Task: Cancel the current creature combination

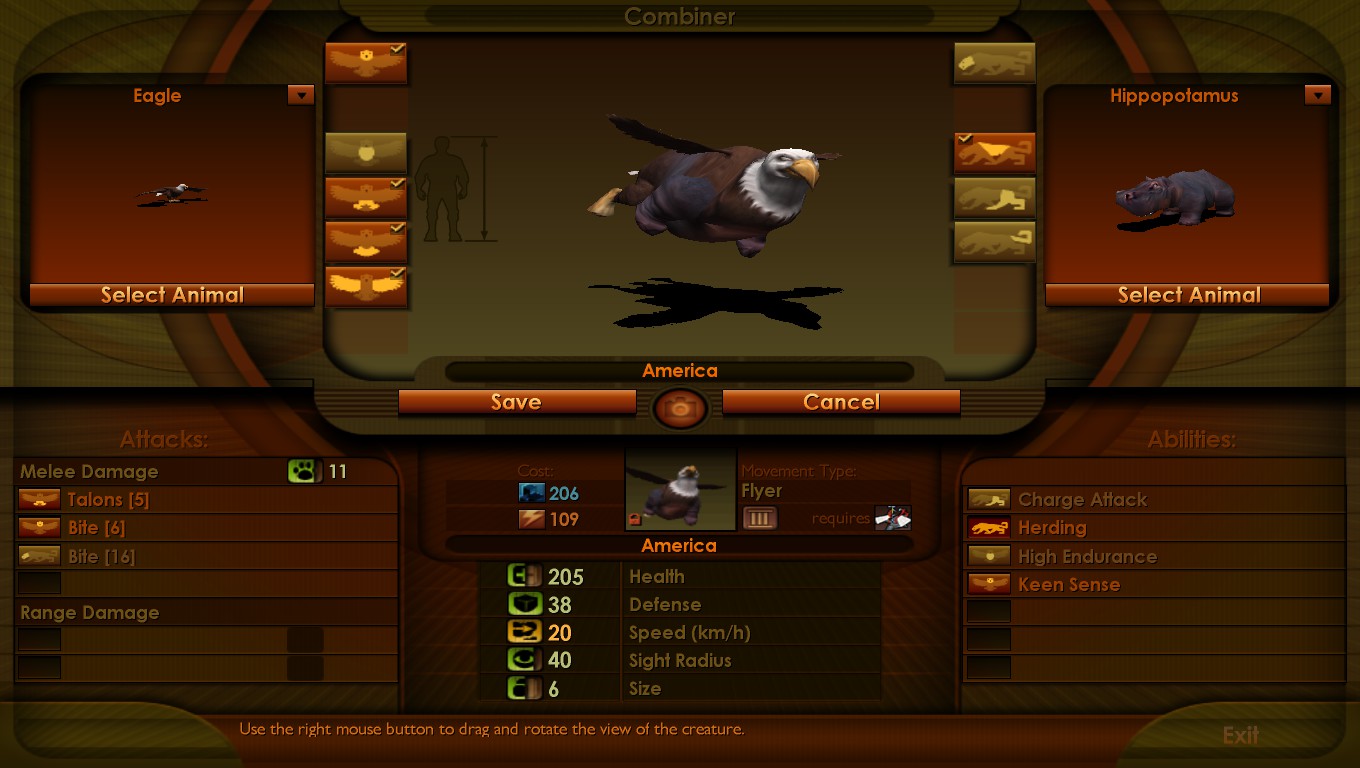Action: (841, 402)
